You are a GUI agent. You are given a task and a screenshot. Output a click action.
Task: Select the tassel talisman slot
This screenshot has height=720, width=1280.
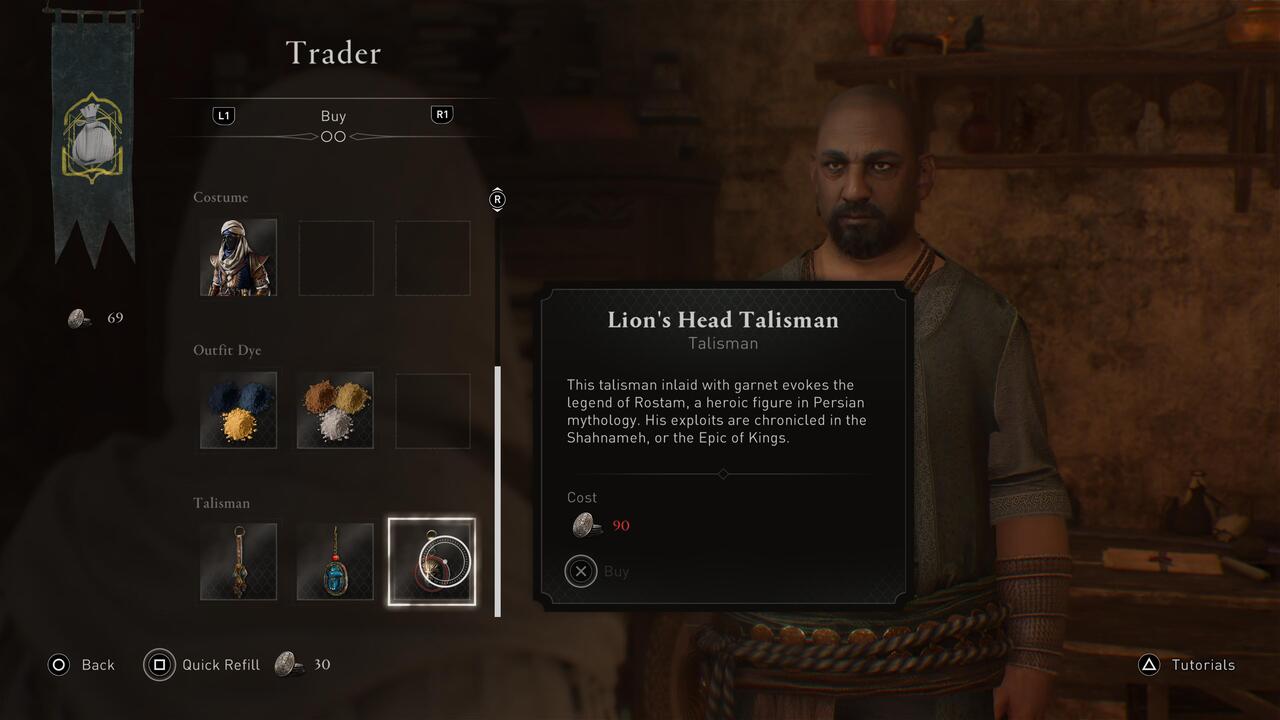238,562
